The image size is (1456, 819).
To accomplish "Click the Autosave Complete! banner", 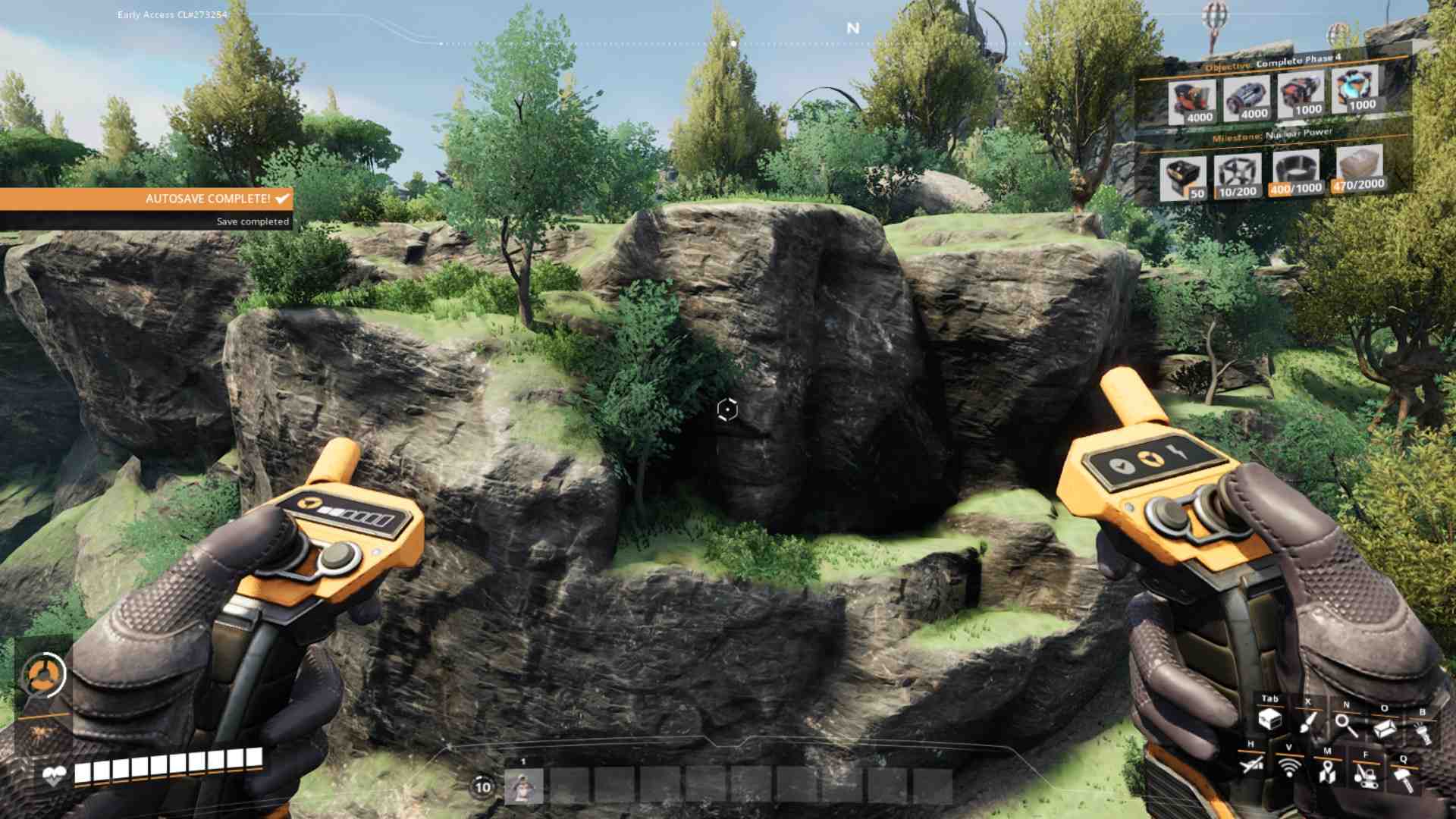I will click(207, 199).
